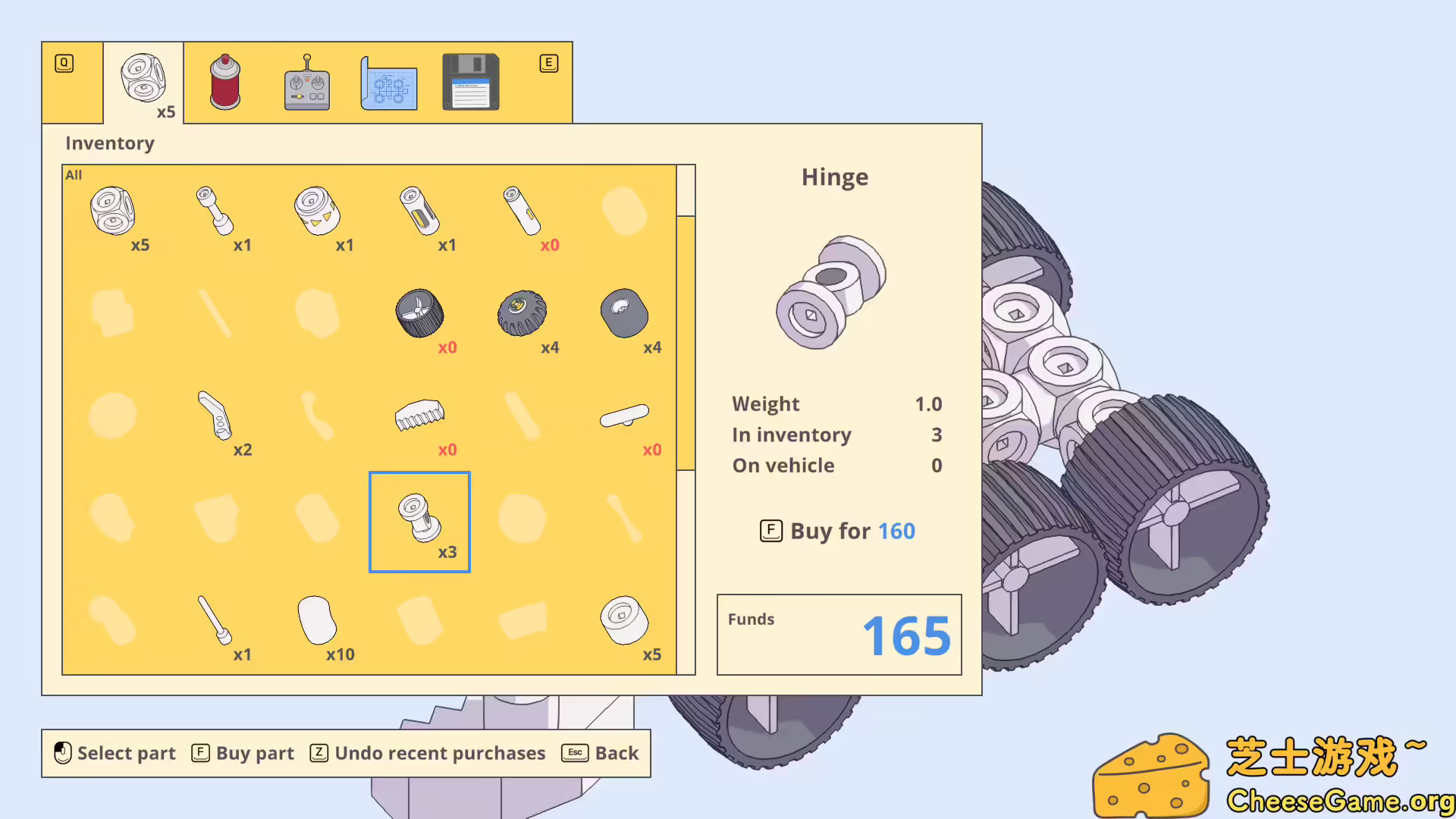Open the spray paint tab
The height and width of the screenshot is (819, 1456).
click(224, 82)
